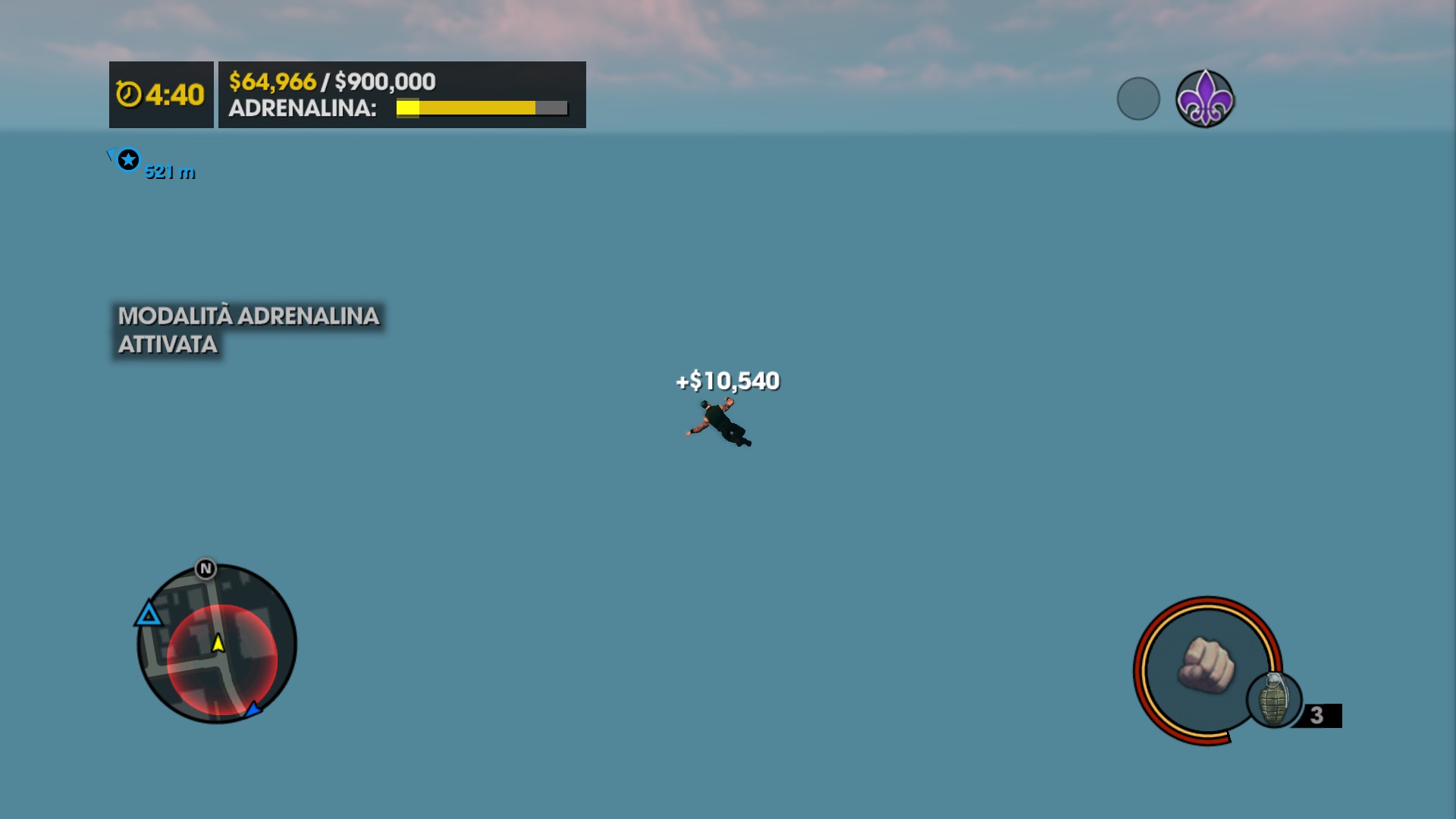Screen dimensions: 1456x819
Task: Click the purple Saints fleur-de-lis emblem
Action: click(1204, 99)
